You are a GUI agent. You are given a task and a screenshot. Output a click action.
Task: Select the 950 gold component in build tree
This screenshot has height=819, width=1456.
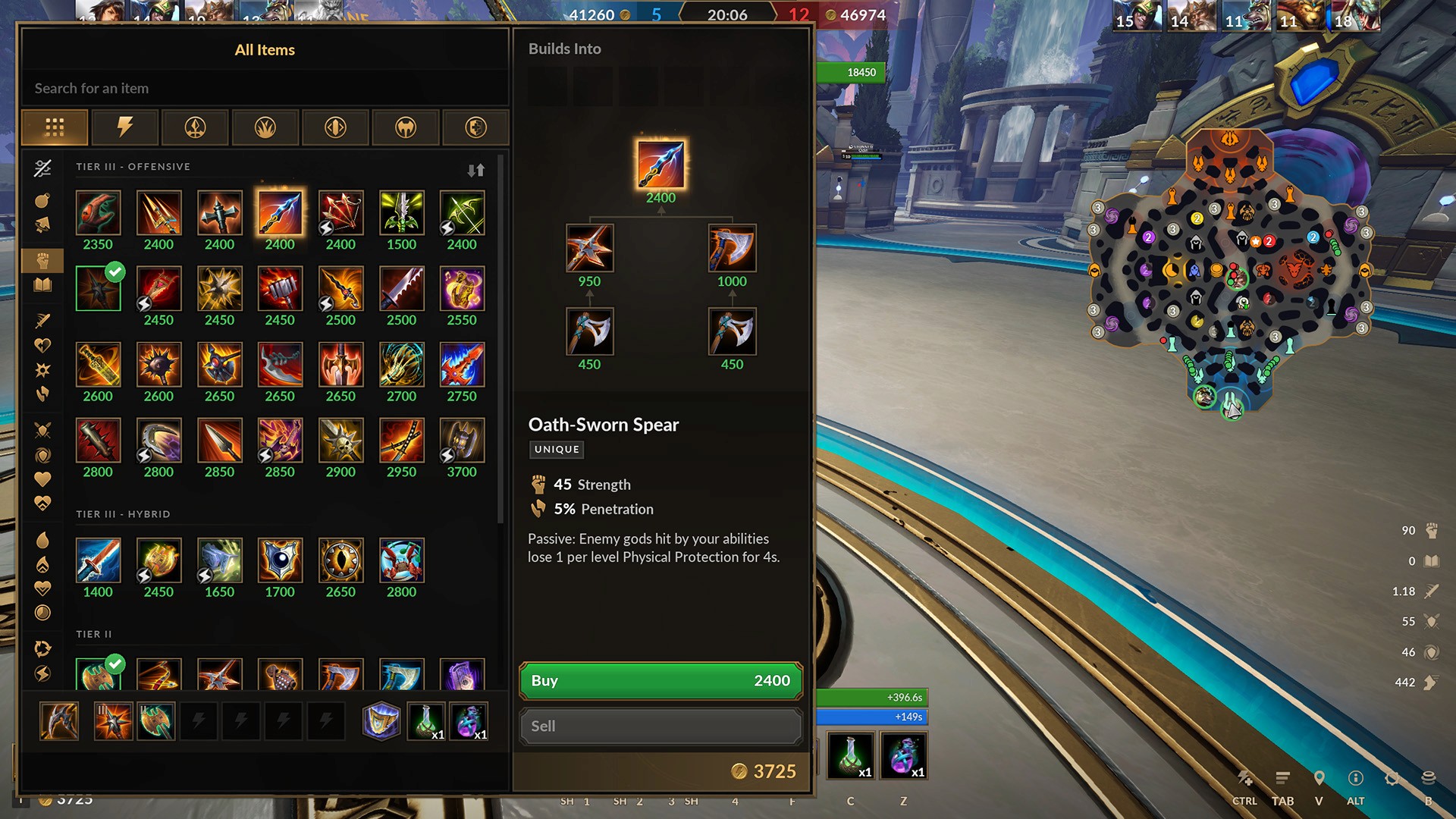click(x=589, y=249)
